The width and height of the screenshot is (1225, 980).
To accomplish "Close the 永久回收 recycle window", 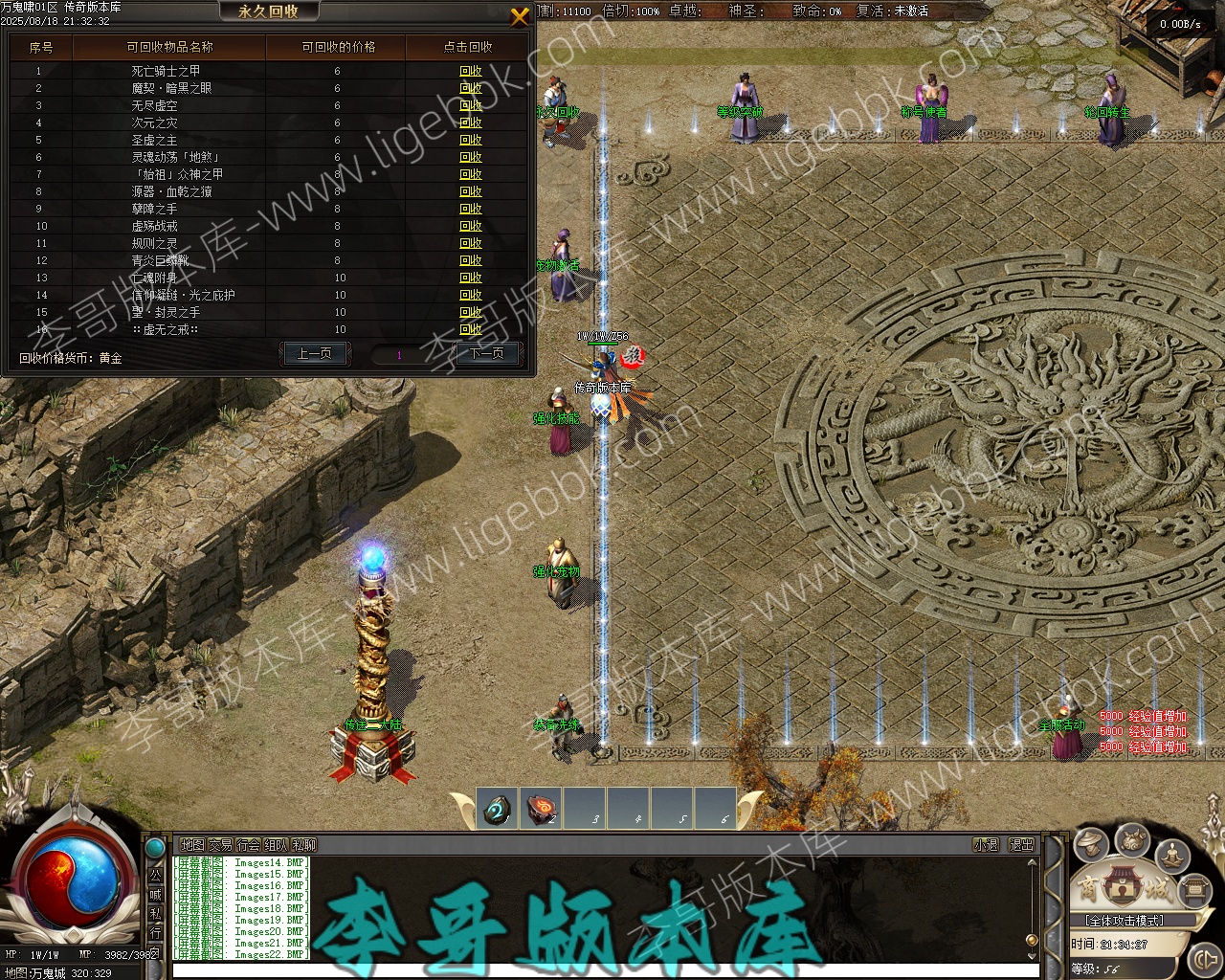I will click(x=520, y=16).
